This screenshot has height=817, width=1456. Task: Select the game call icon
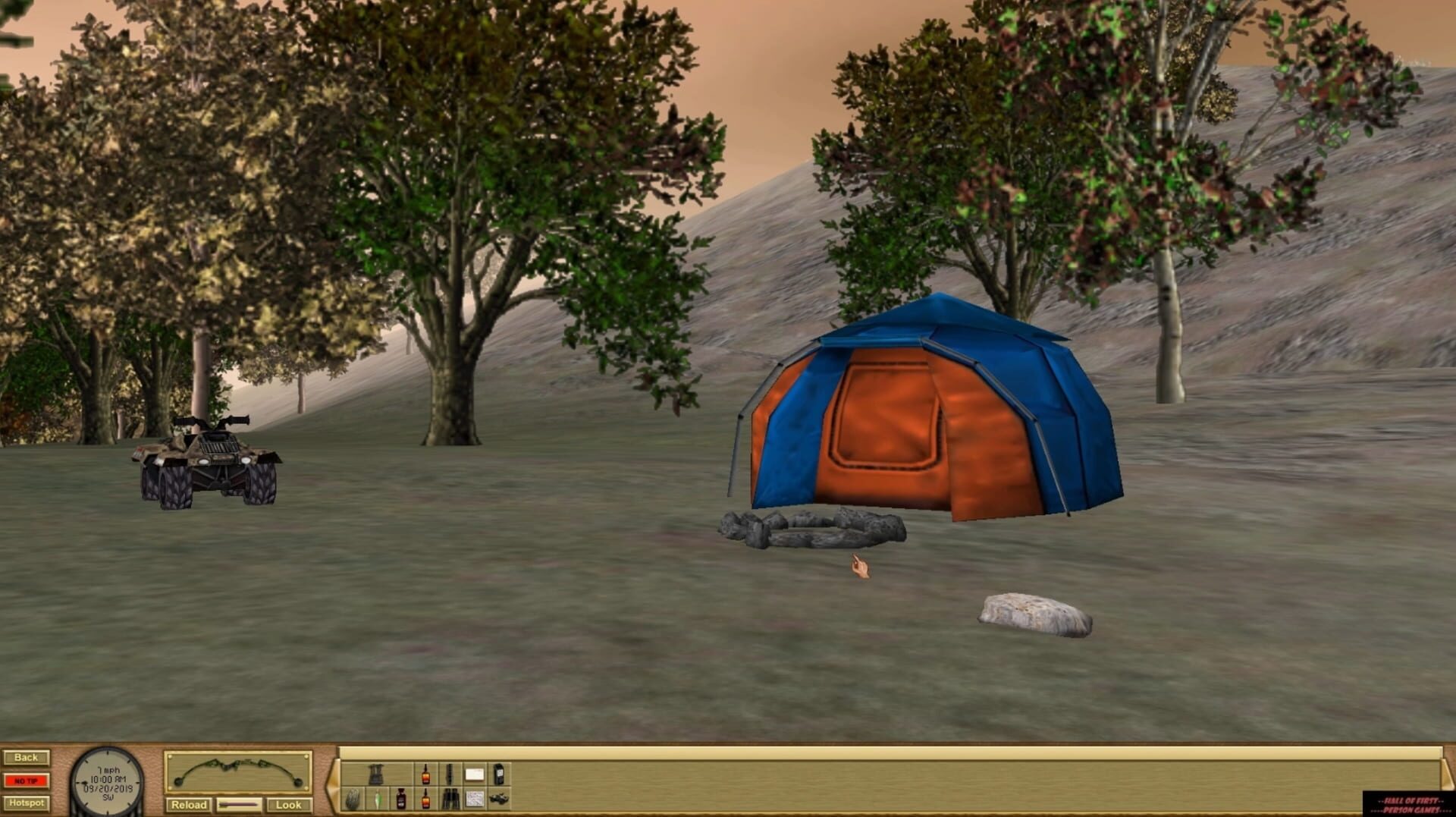point(450,775)
